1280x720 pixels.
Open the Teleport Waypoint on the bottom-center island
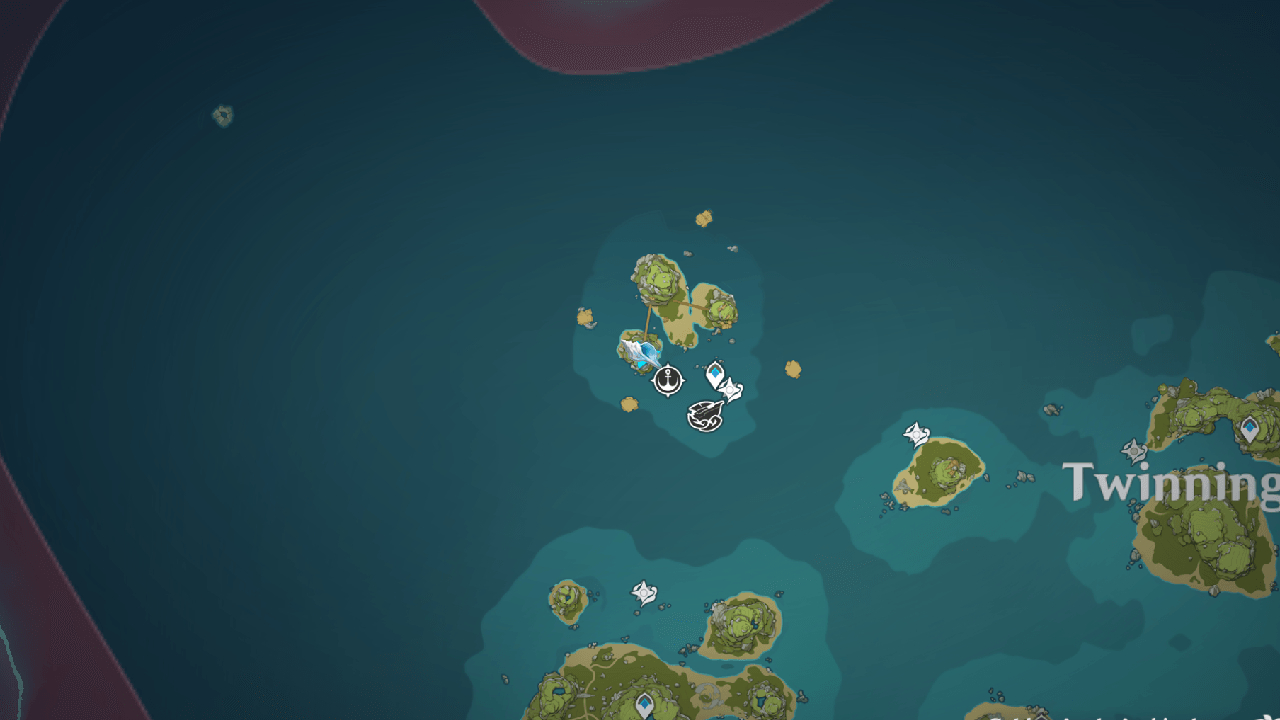click(x=644, y=703)
